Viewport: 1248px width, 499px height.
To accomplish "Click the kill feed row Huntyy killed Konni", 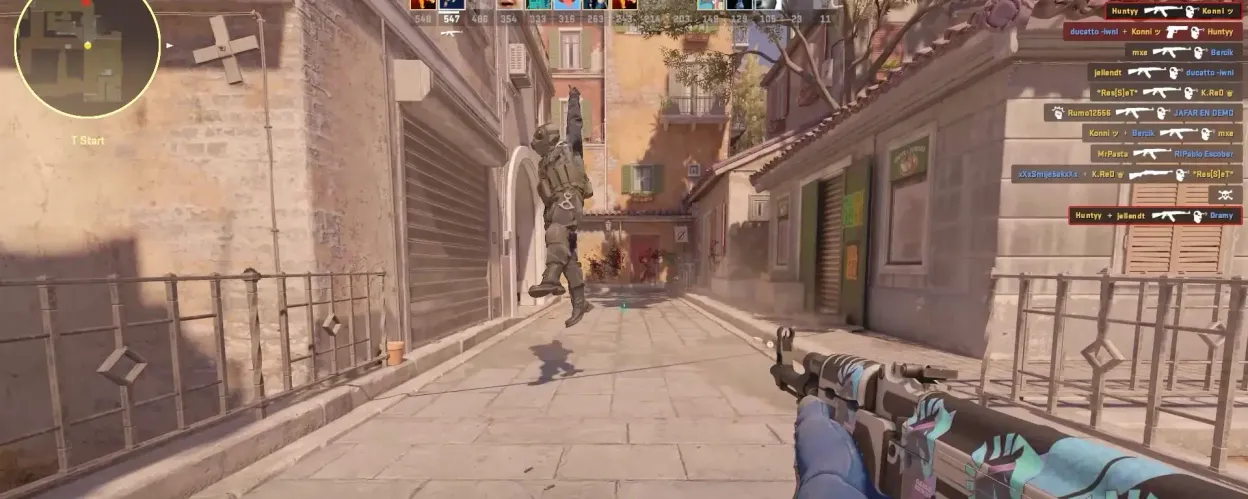I will click(1172, 11).
